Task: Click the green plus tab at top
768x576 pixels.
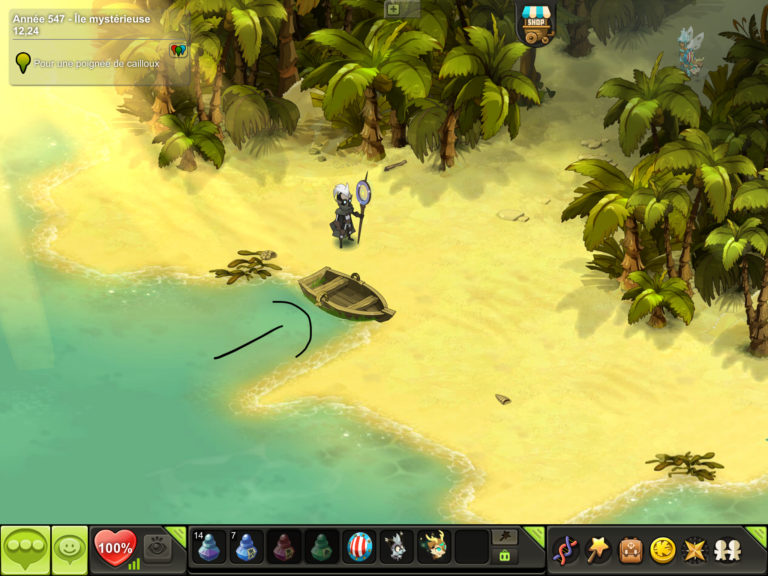Action: [393, 8]
